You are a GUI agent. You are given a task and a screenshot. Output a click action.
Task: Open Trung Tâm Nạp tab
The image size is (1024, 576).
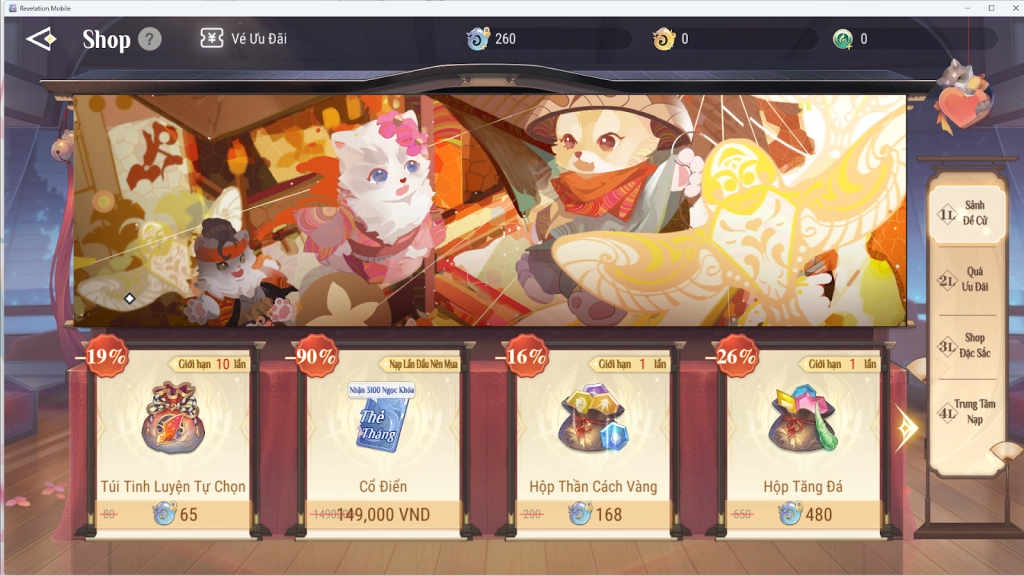click(964, 411)
